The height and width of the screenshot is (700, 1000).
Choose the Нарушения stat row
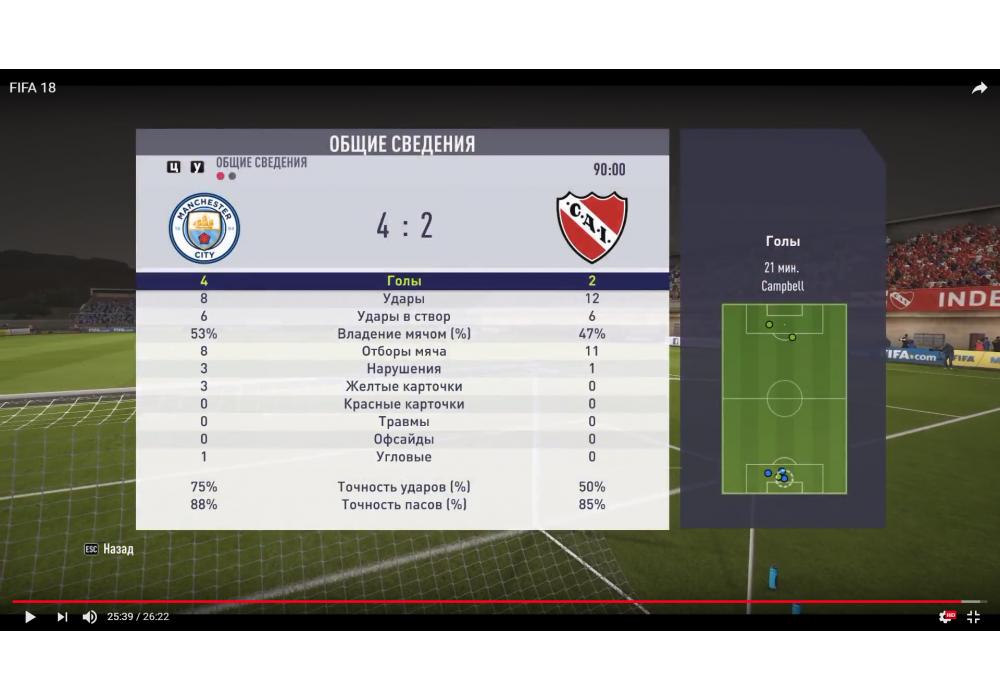point(403,369)
